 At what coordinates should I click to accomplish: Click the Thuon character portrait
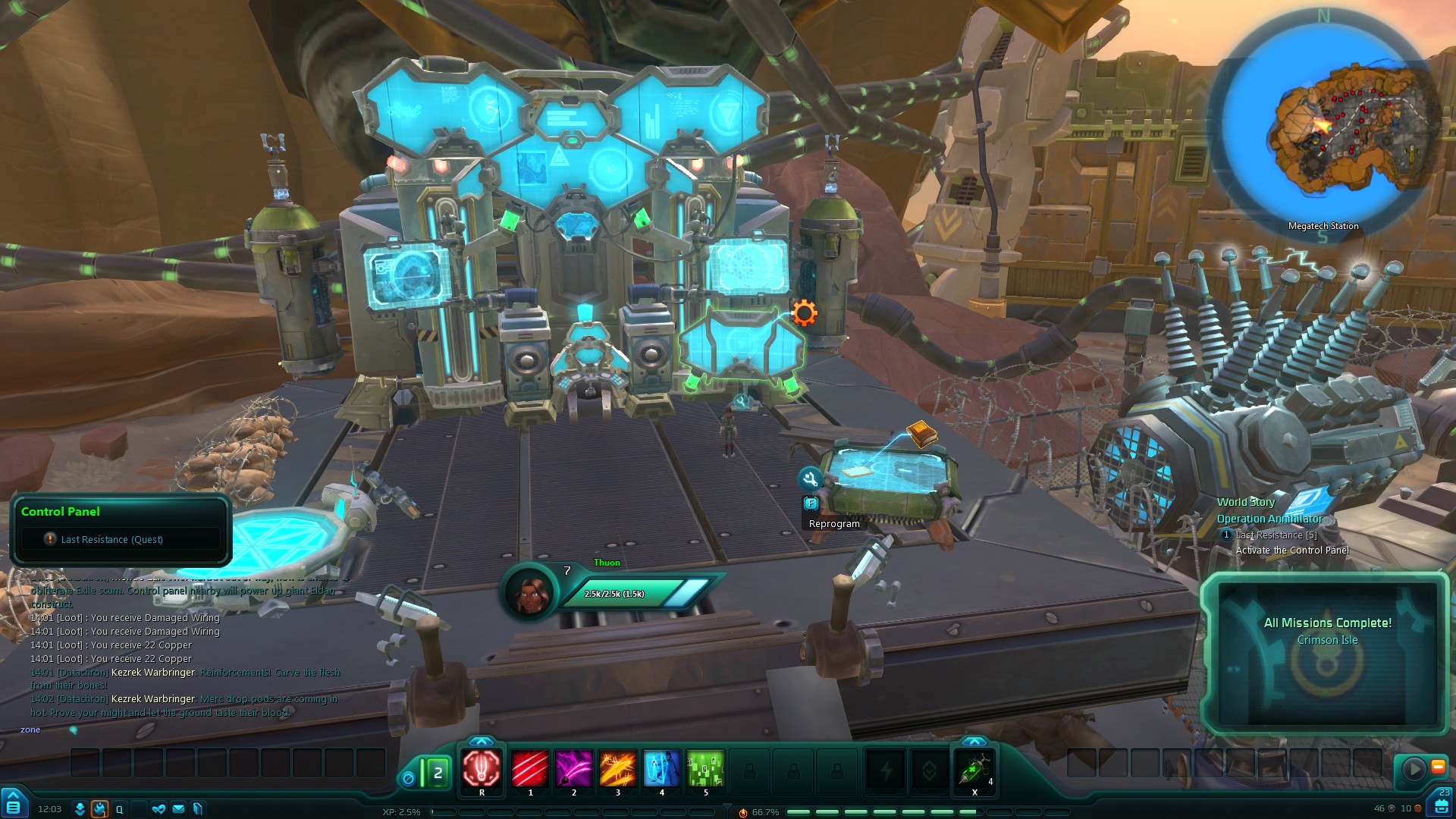(529, 591)
